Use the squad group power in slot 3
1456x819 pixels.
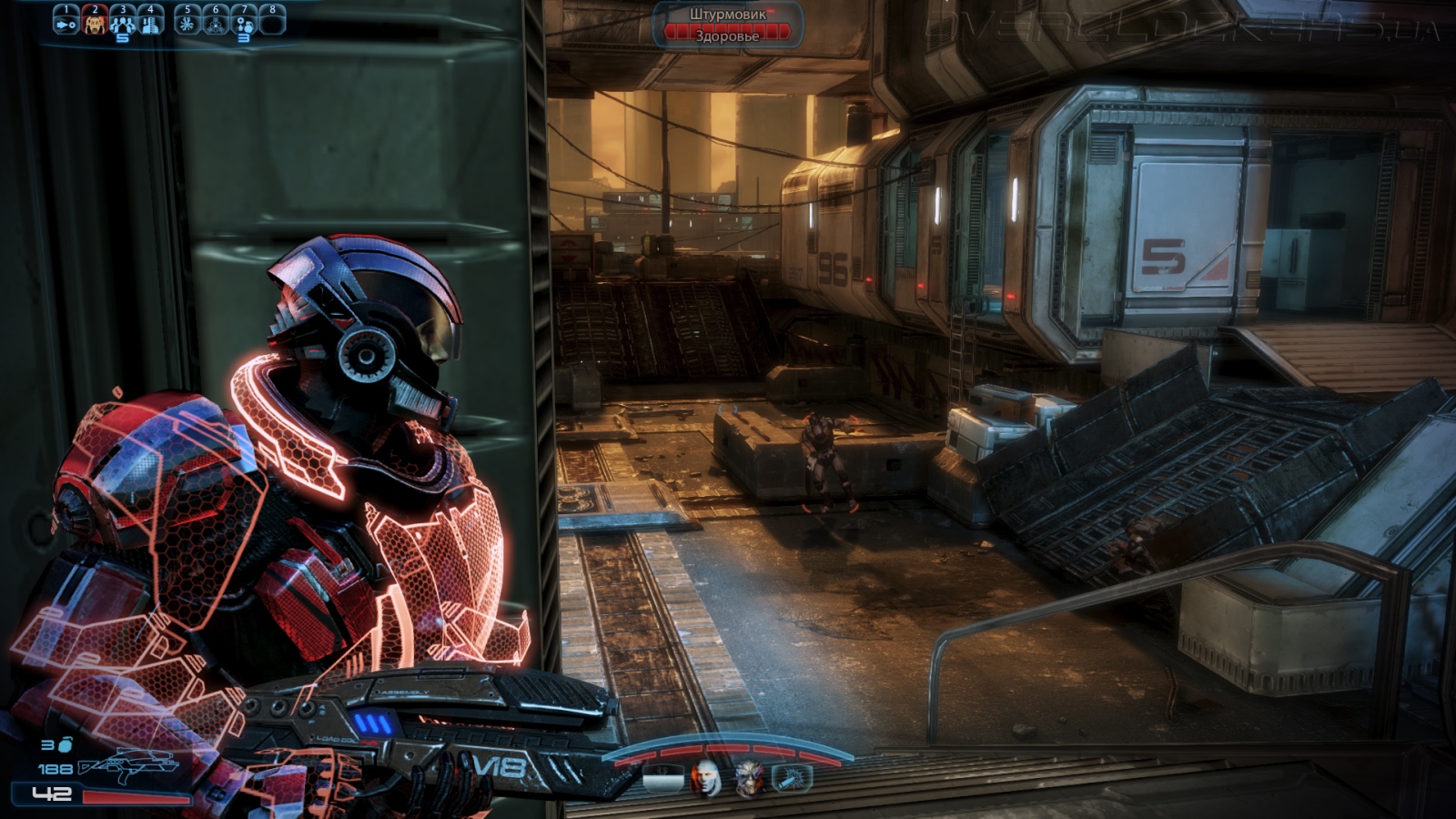tap(122, 22)
